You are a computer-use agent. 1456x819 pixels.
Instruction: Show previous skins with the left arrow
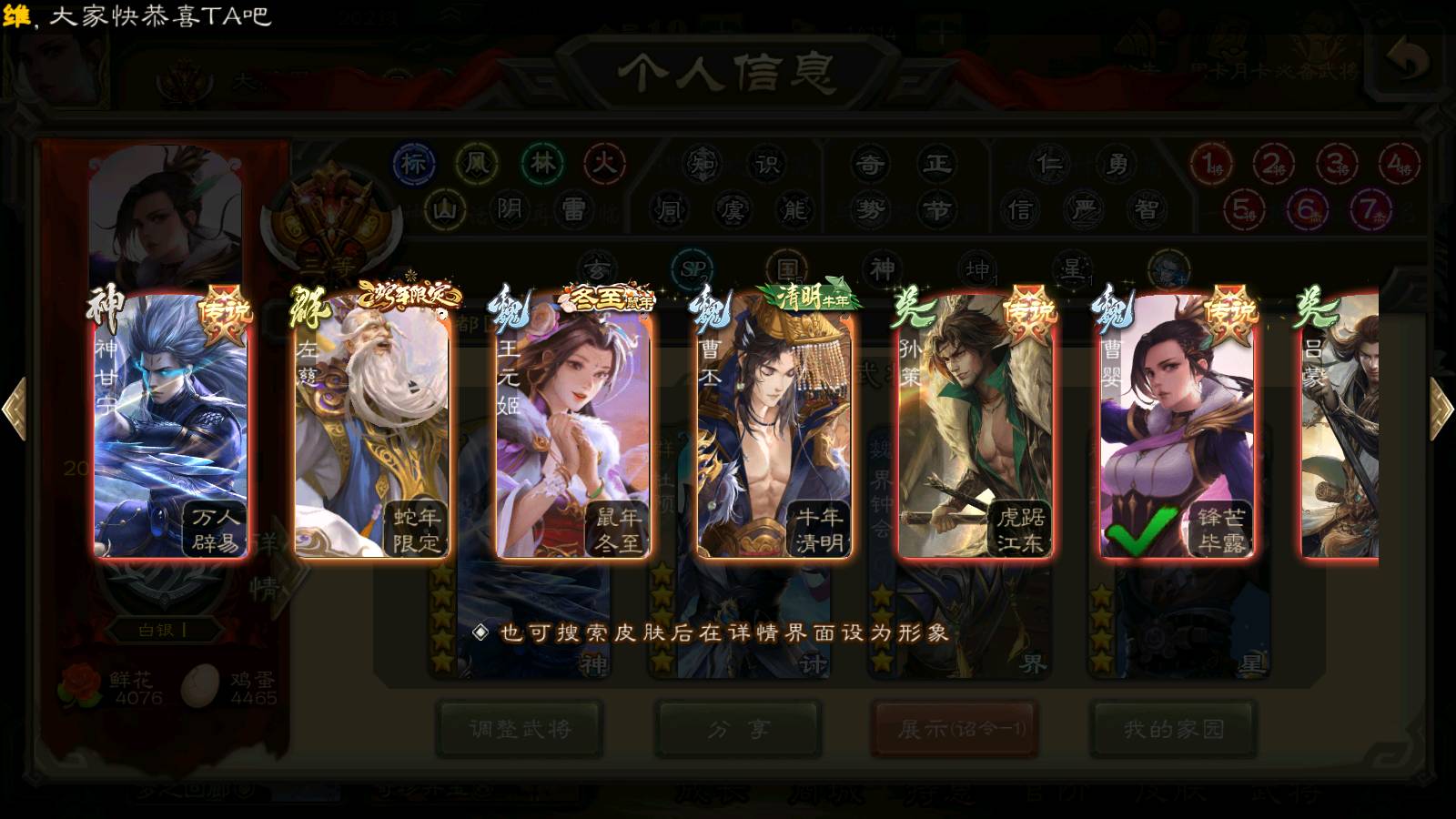pyautogui.click(x=15, y=409)
